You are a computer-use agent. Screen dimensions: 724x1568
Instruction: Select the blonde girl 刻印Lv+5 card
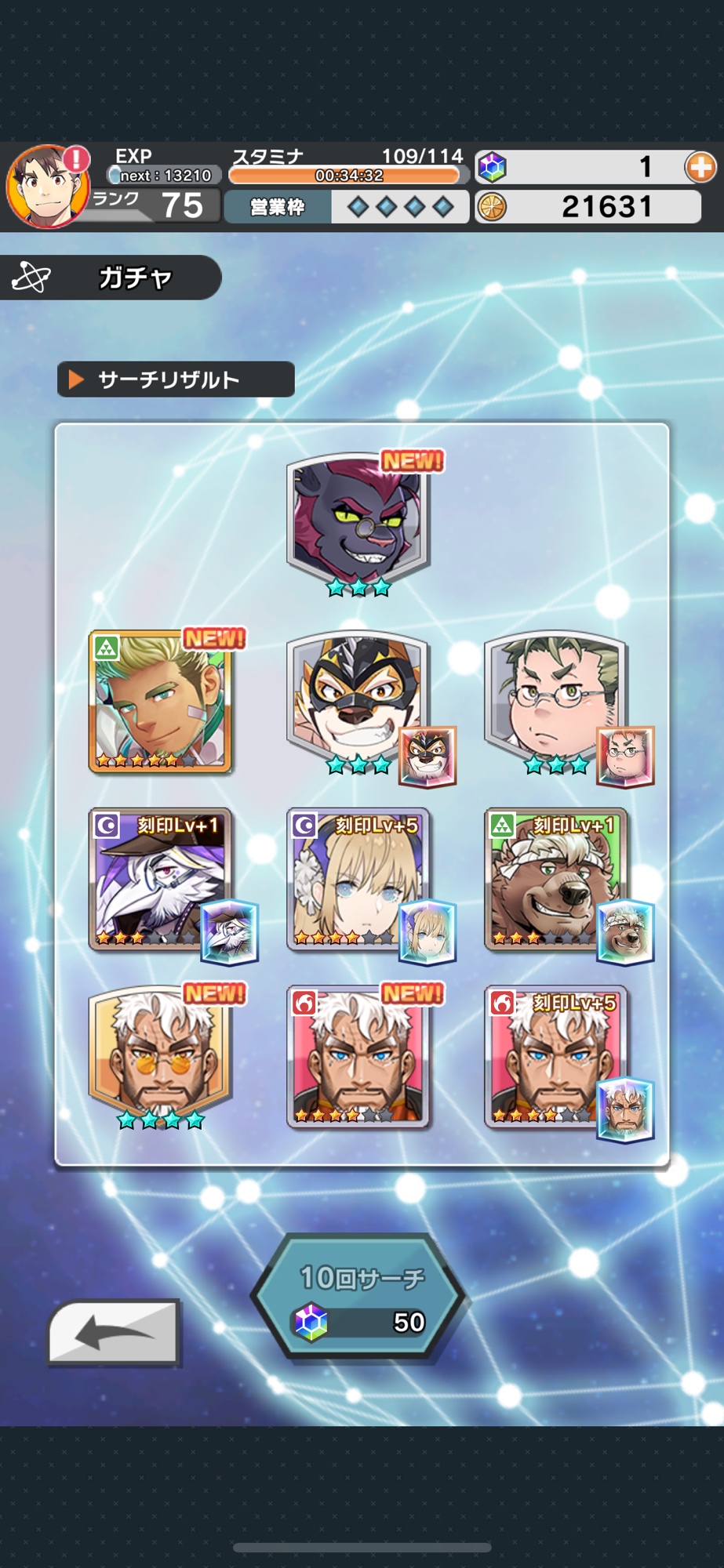pos(358,880)
